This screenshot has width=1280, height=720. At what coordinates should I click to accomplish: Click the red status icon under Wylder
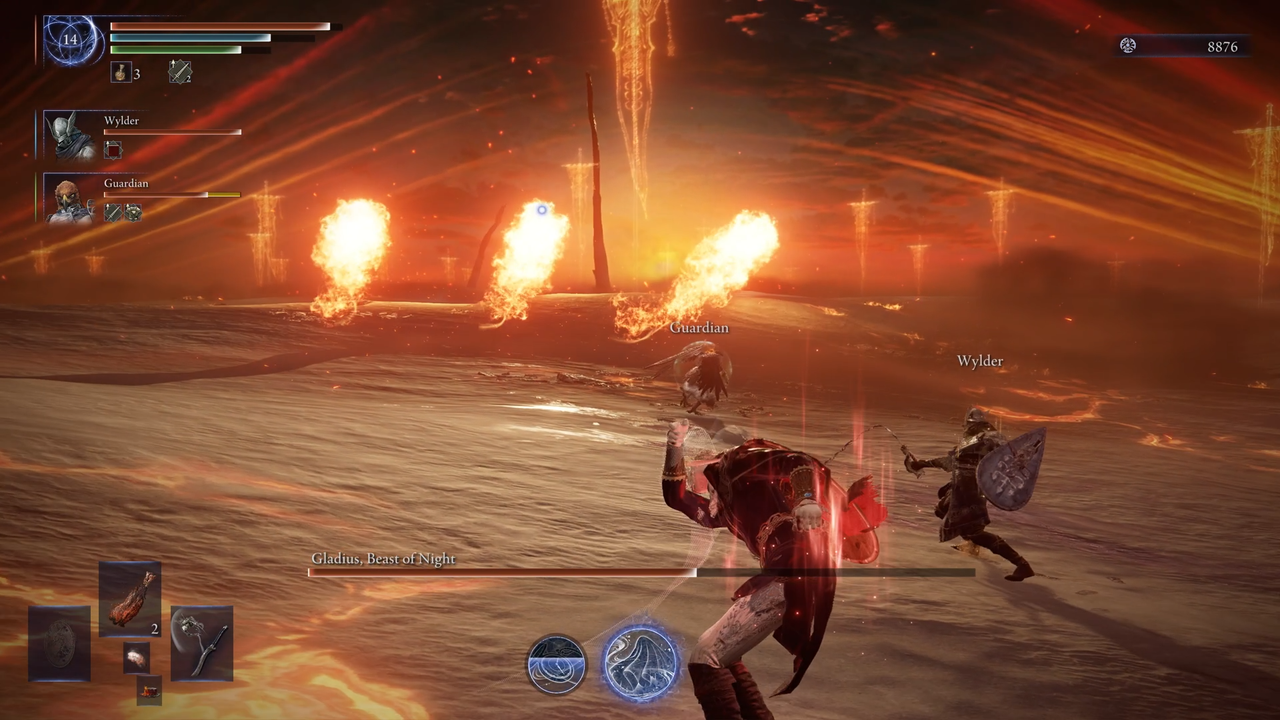coord(113,150)
